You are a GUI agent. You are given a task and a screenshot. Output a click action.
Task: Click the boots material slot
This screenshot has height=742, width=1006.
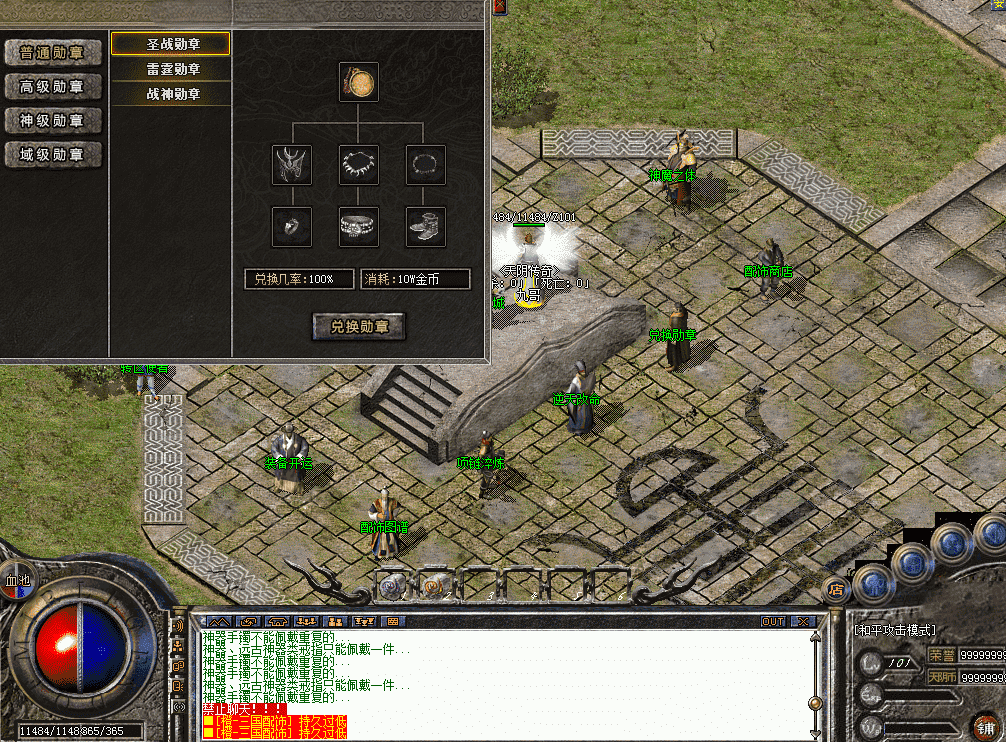click(x=425, y=227)
